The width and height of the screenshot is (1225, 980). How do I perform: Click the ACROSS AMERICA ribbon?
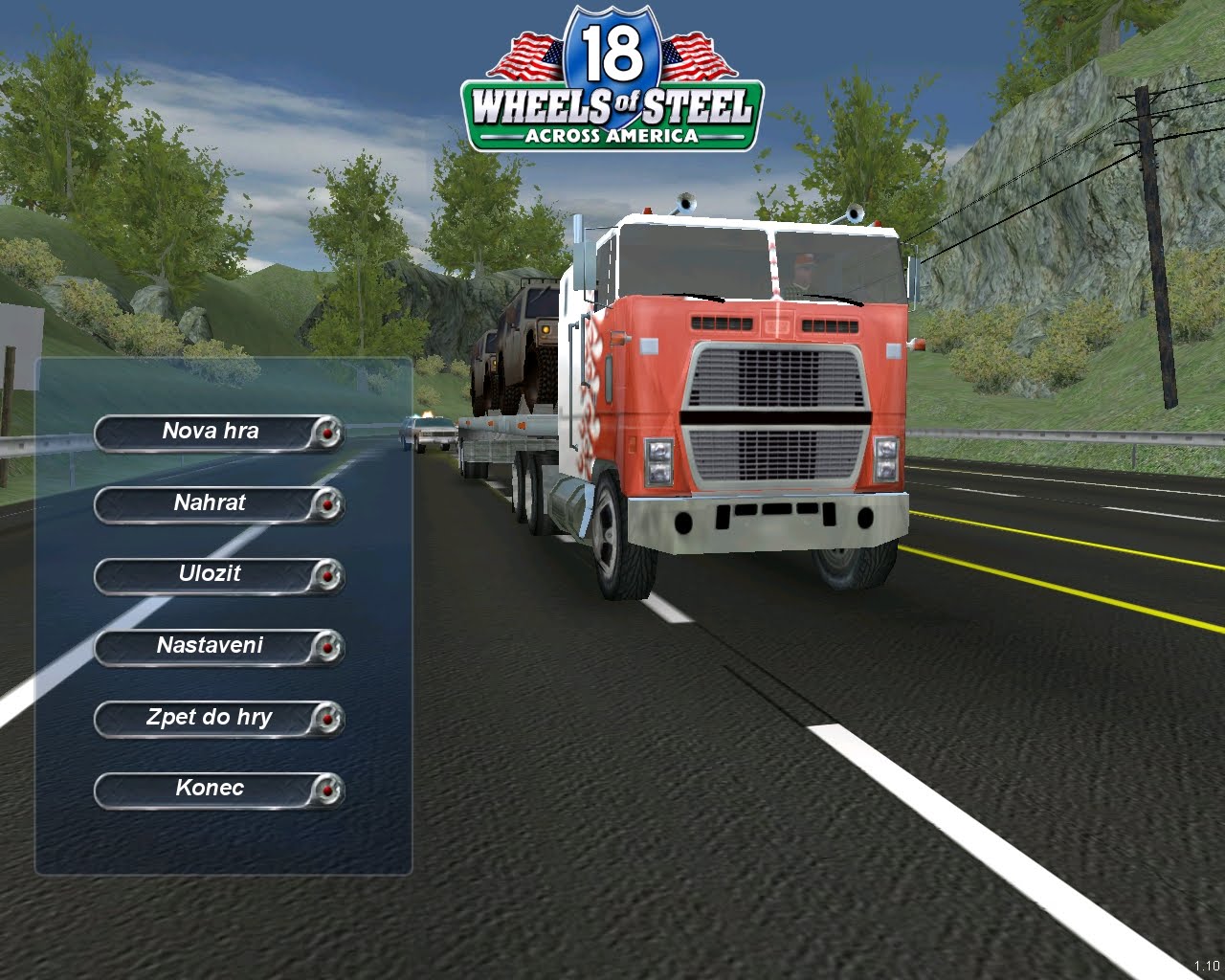(x=612, y=136)
